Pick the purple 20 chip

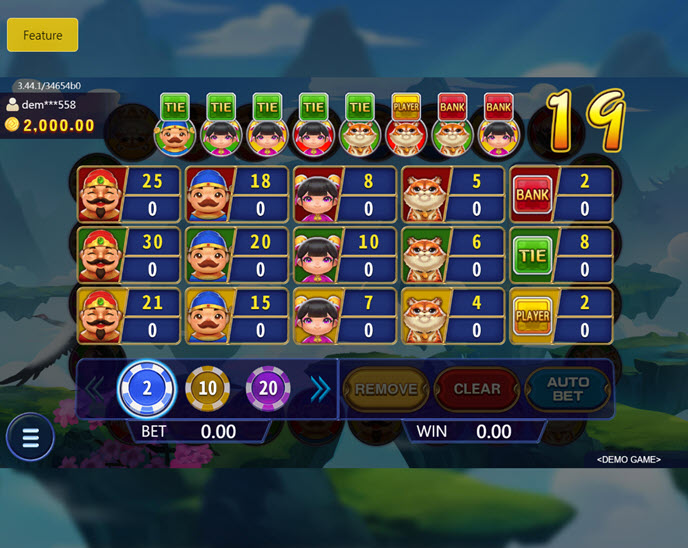268,389
